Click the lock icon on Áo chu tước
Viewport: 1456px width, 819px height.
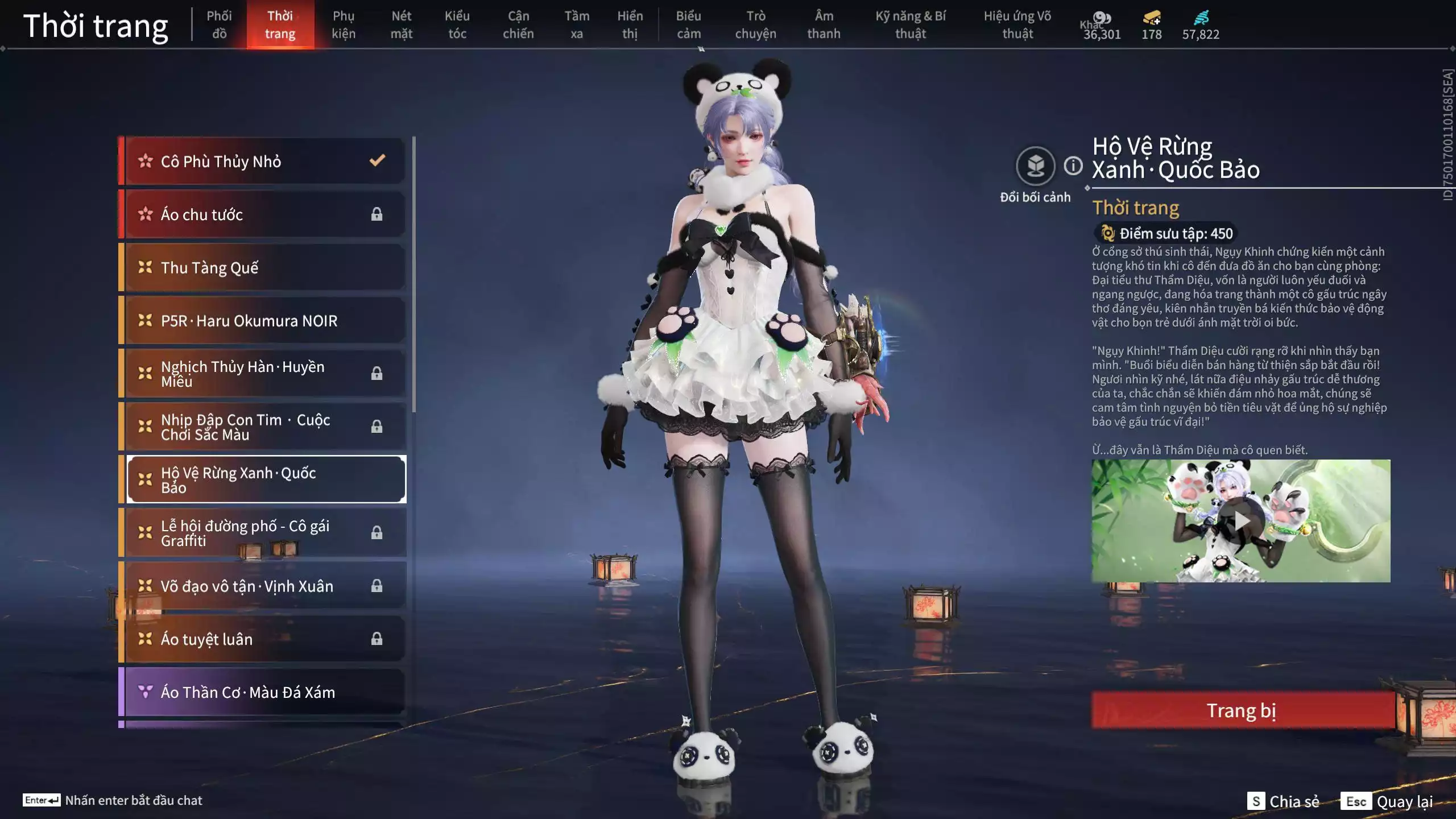point(377,214)
